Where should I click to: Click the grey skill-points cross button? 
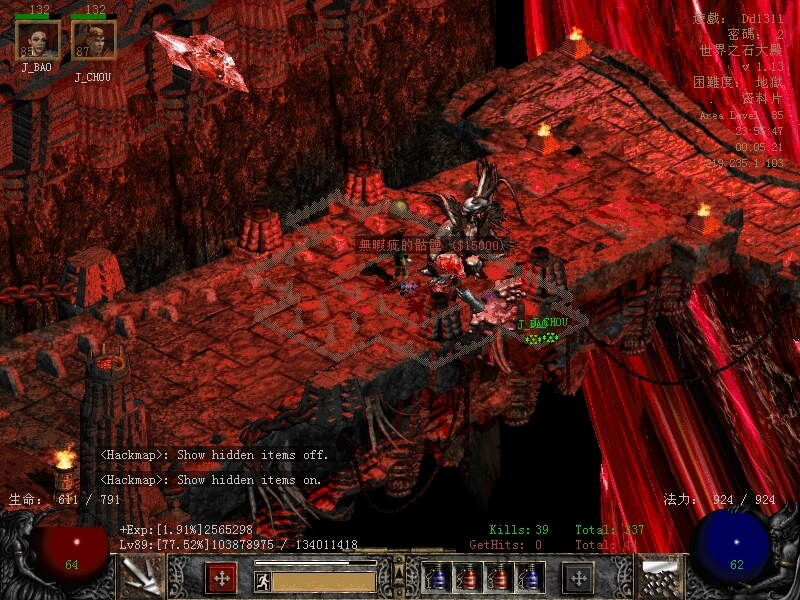coord(578,578)
